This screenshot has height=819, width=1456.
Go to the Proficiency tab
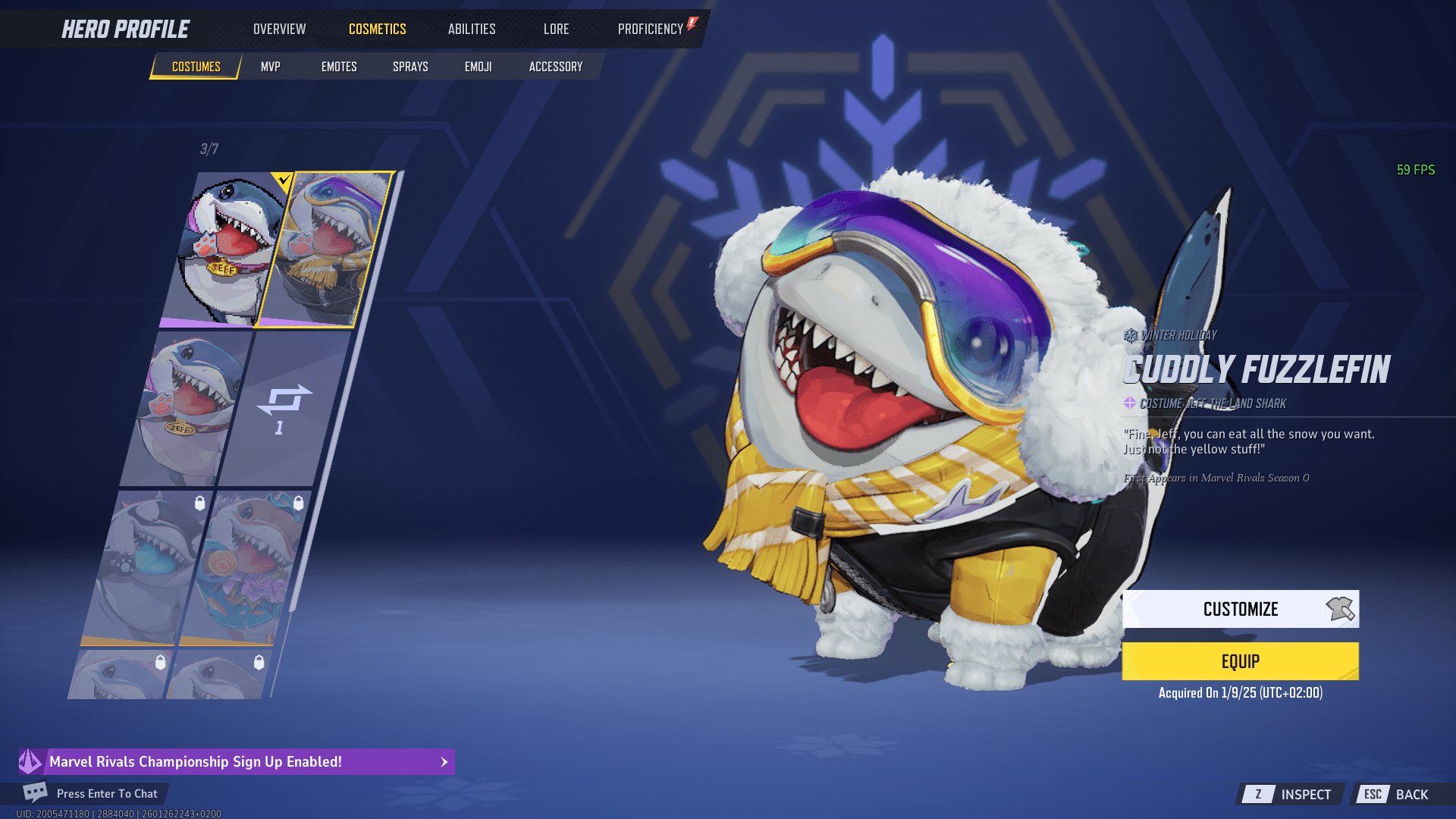(651, 29)
